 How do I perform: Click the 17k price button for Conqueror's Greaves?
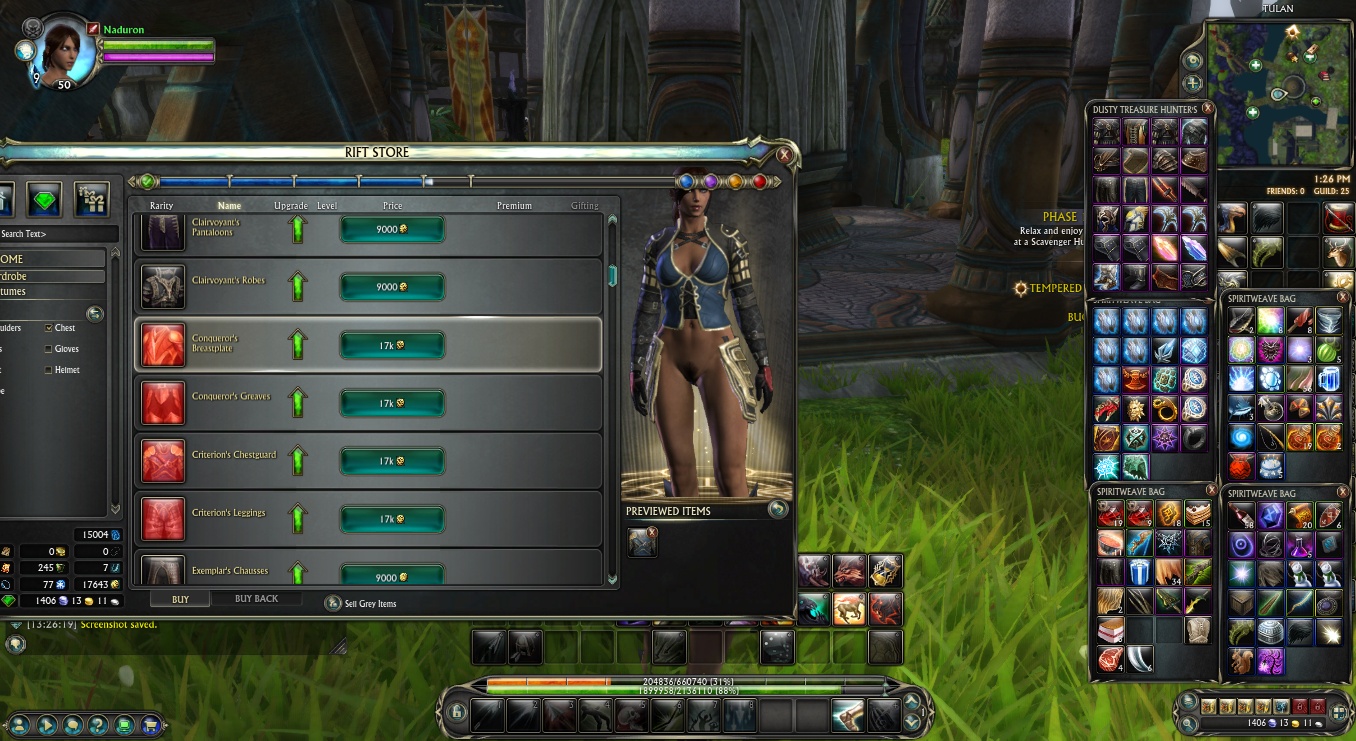[x=392, y=403]
